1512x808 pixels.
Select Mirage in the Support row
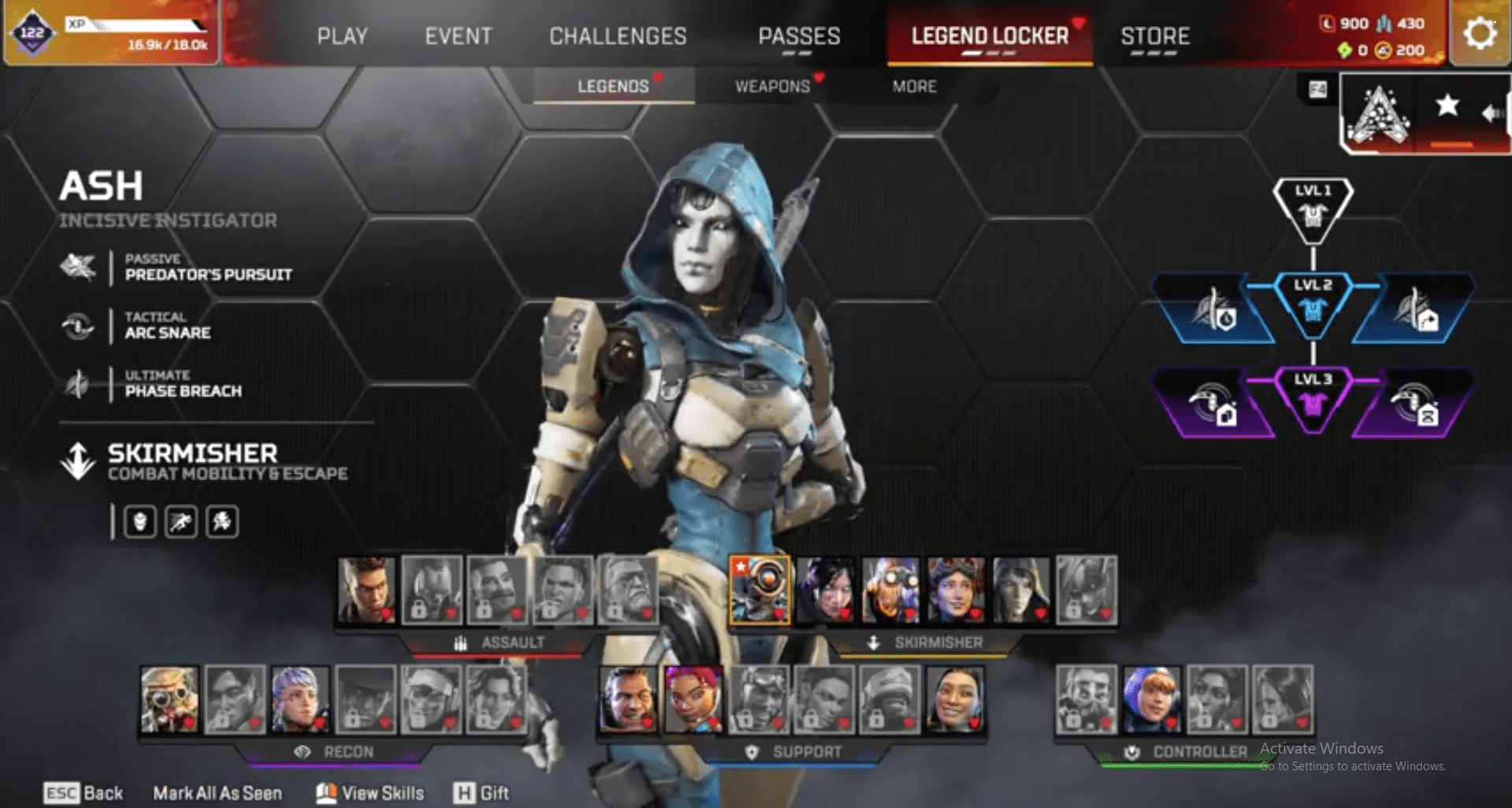coord(628,699)
